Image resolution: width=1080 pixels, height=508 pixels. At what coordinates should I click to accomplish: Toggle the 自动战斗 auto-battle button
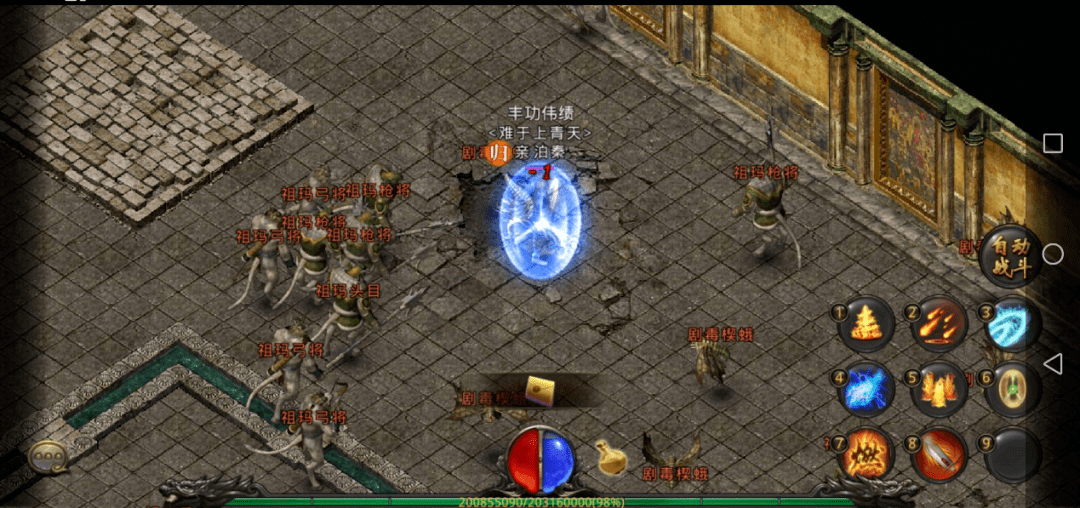[x=1008, y=257]
